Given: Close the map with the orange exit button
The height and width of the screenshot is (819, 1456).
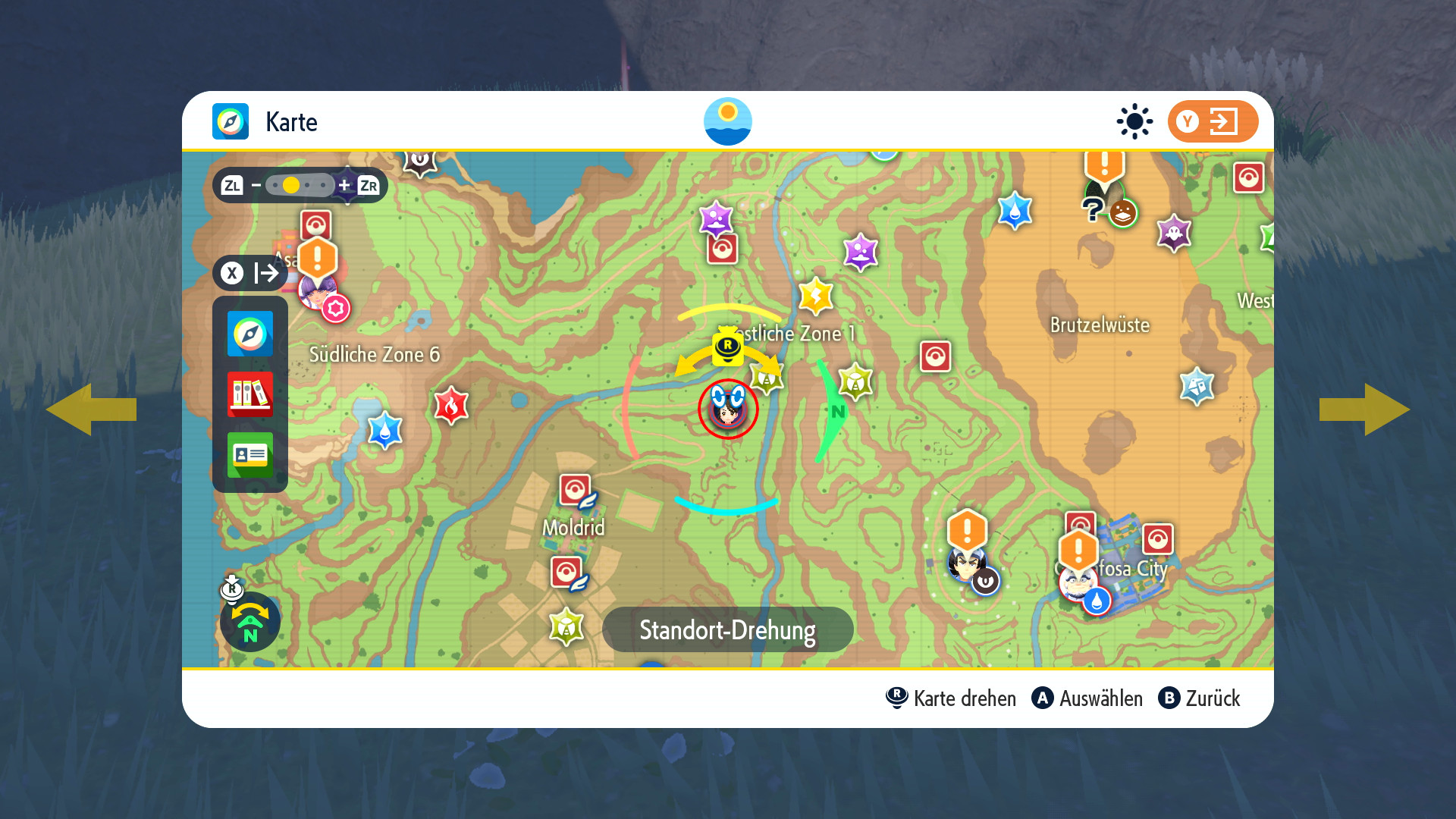Looking at the screenshot, I should [1212, 121].
